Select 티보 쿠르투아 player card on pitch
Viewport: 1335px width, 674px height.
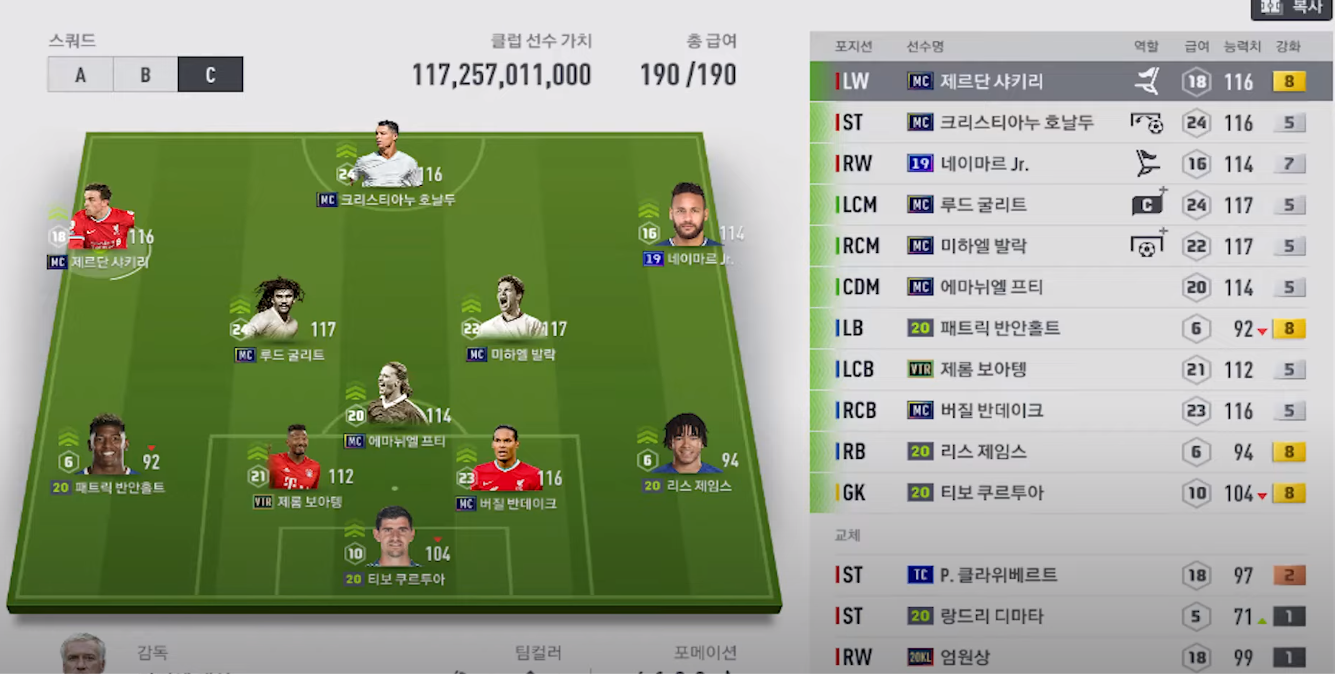(x=394, y=540)
